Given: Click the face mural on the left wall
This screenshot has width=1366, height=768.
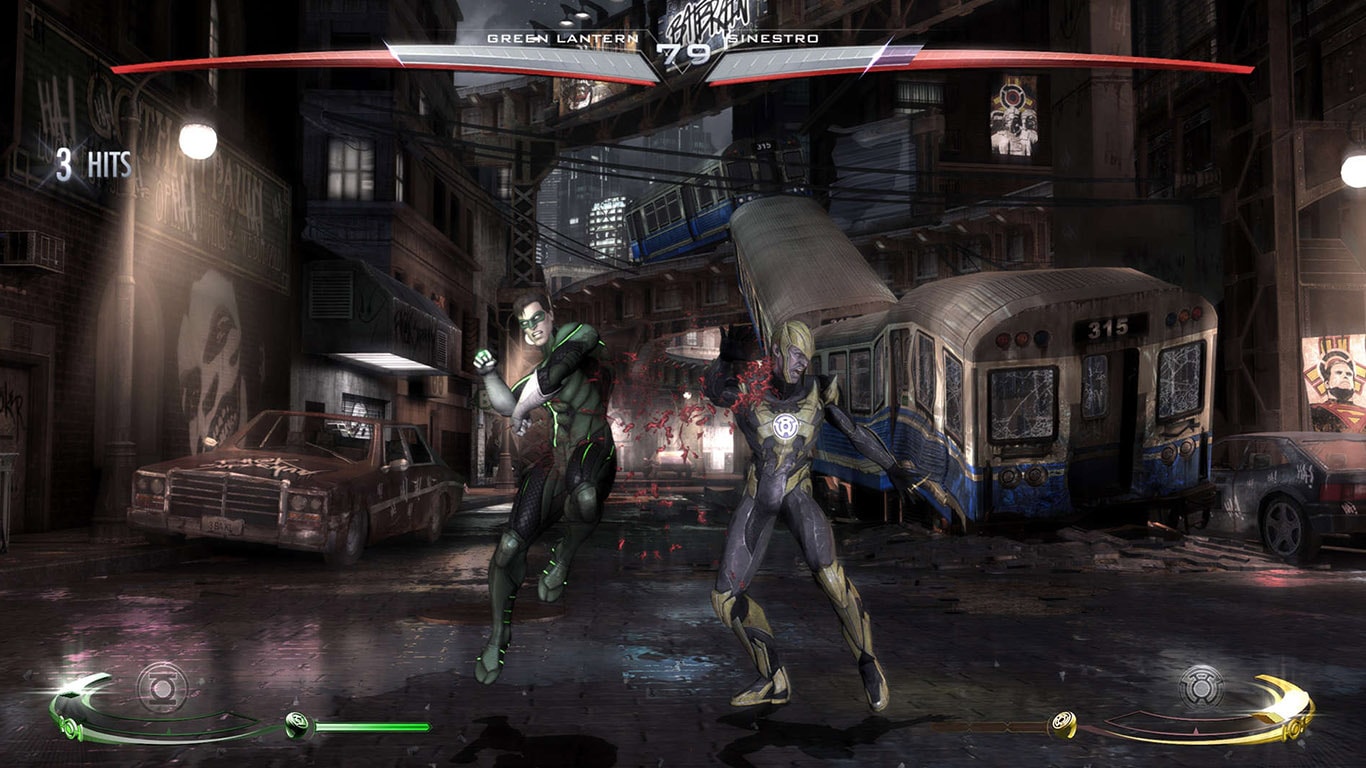Looking at the screenshot, I should click(213, 350).
